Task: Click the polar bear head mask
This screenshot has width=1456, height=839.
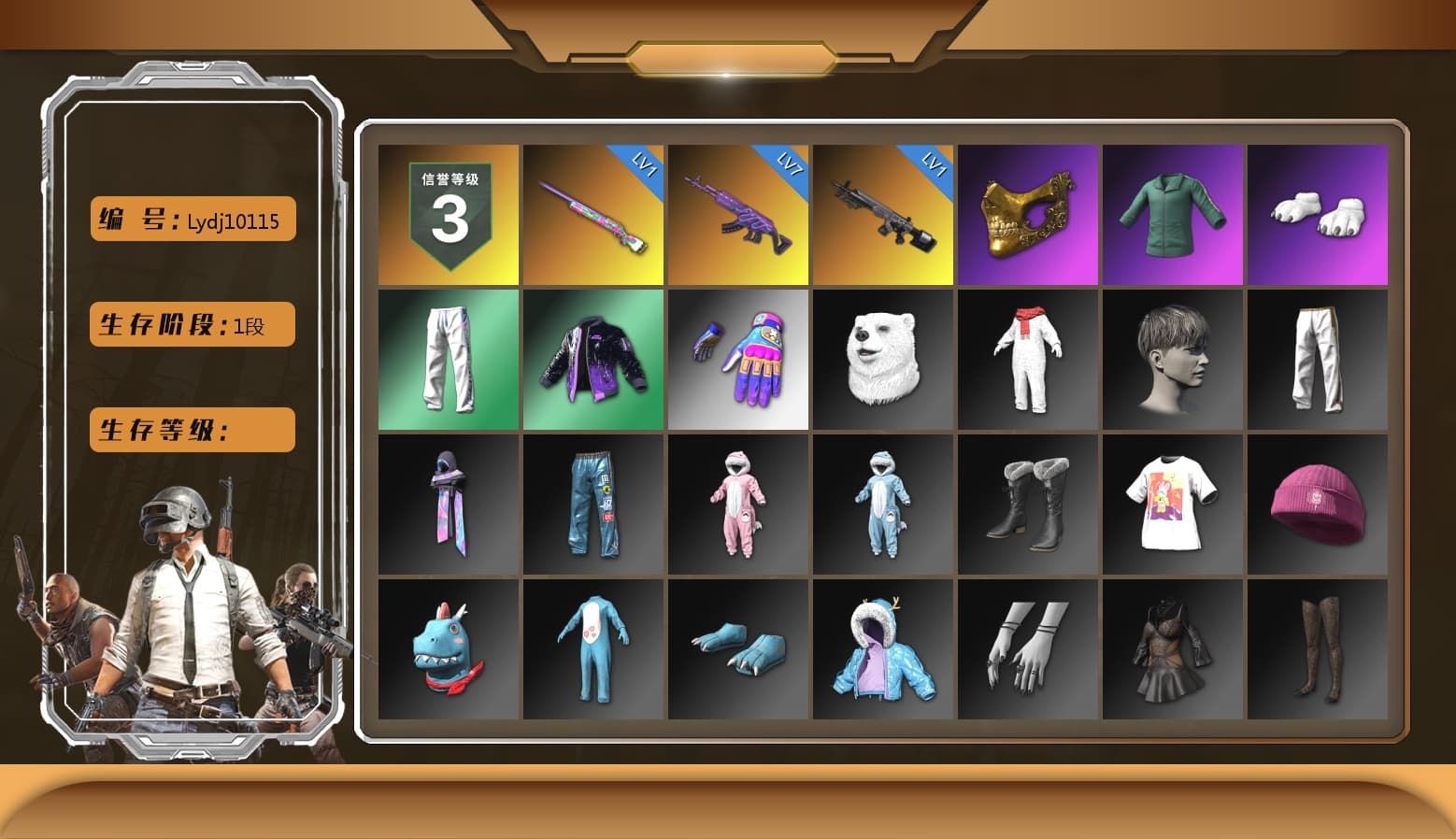Action: click(882, 360)
